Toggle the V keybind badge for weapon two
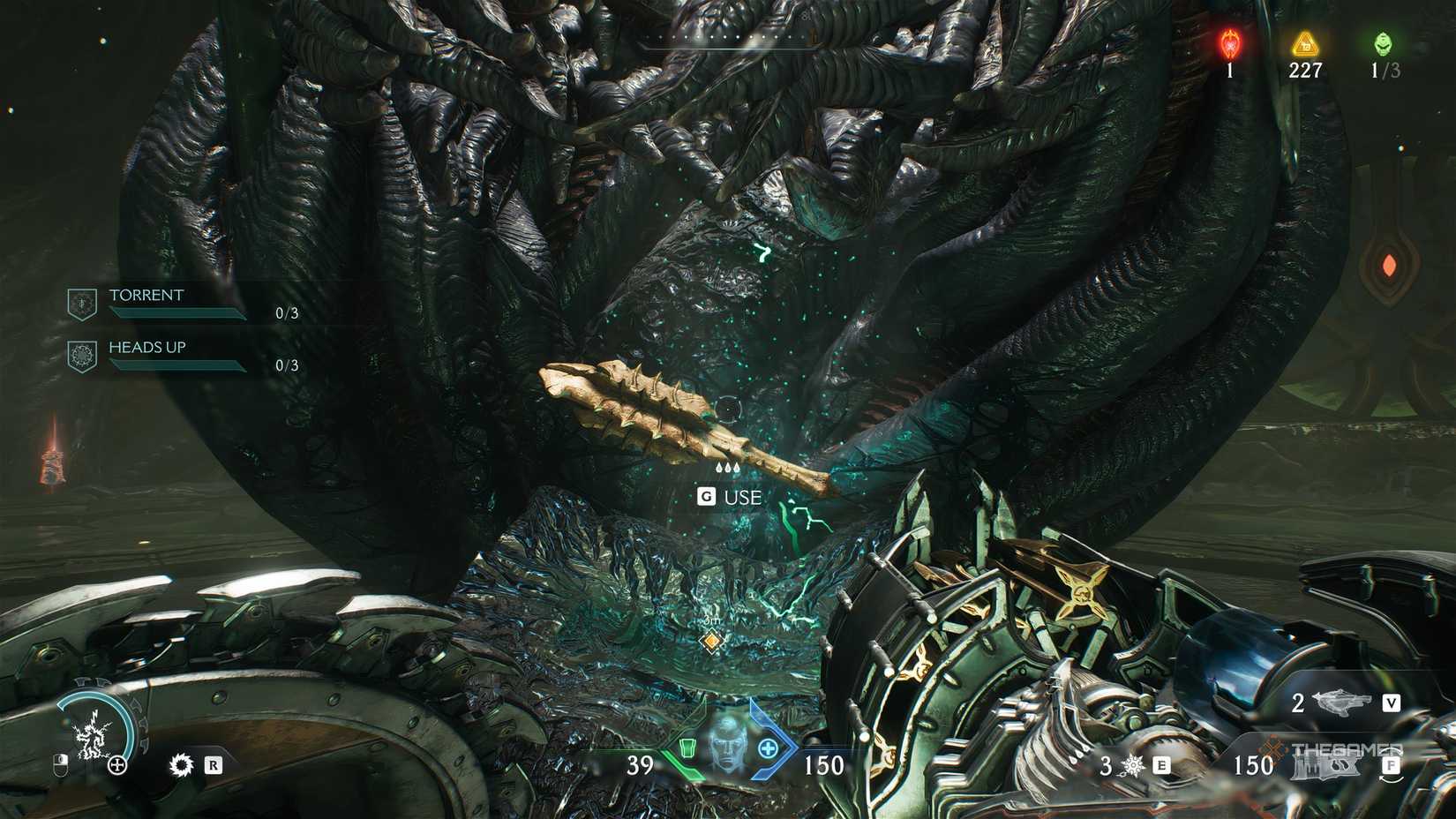The height and width of the screenshot is (819, 1456). click(x=1392, y=703)
